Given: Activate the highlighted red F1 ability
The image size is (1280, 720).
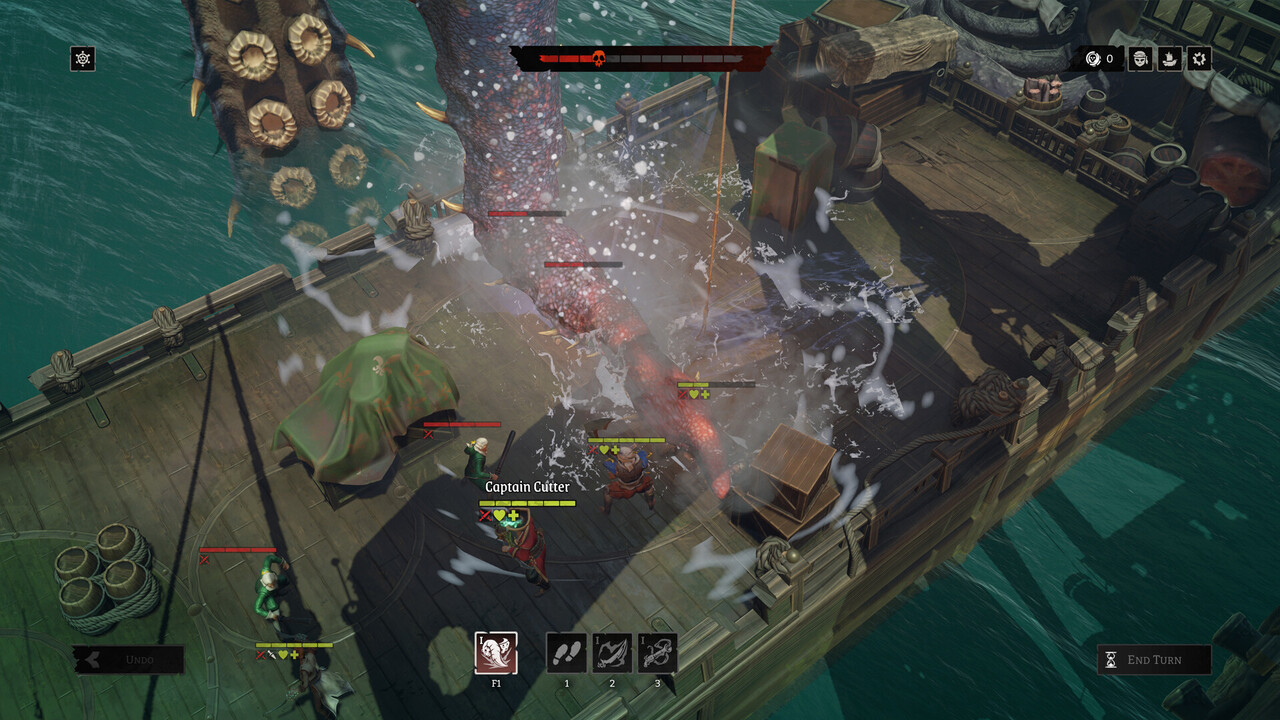Looking at the screenshot, I should click(x=496, y=653).
